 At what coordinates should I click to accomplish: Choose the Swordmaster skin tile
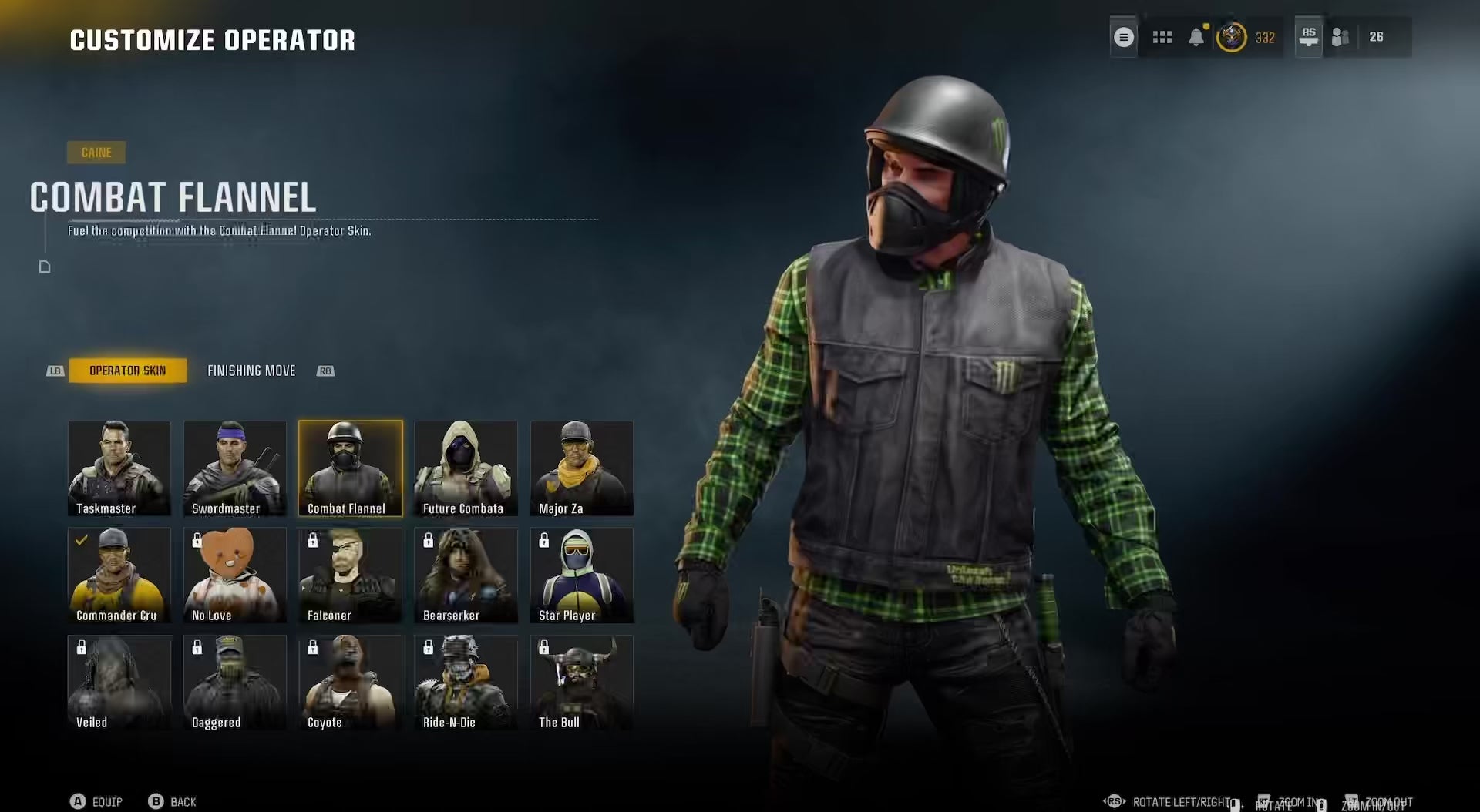(235, 468)
